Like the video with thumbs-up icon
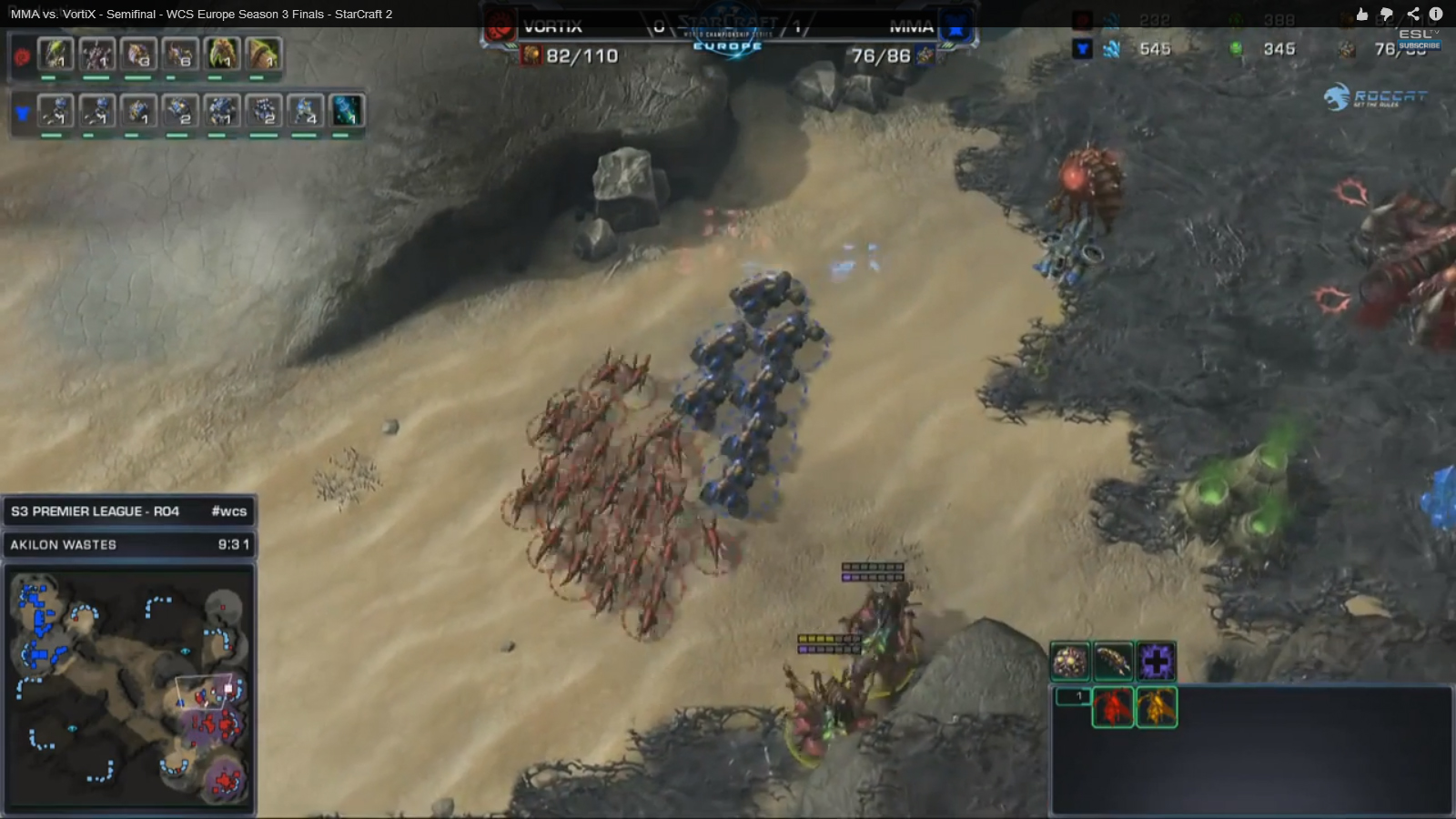Screen dimensions: 1456x819 1362,14
